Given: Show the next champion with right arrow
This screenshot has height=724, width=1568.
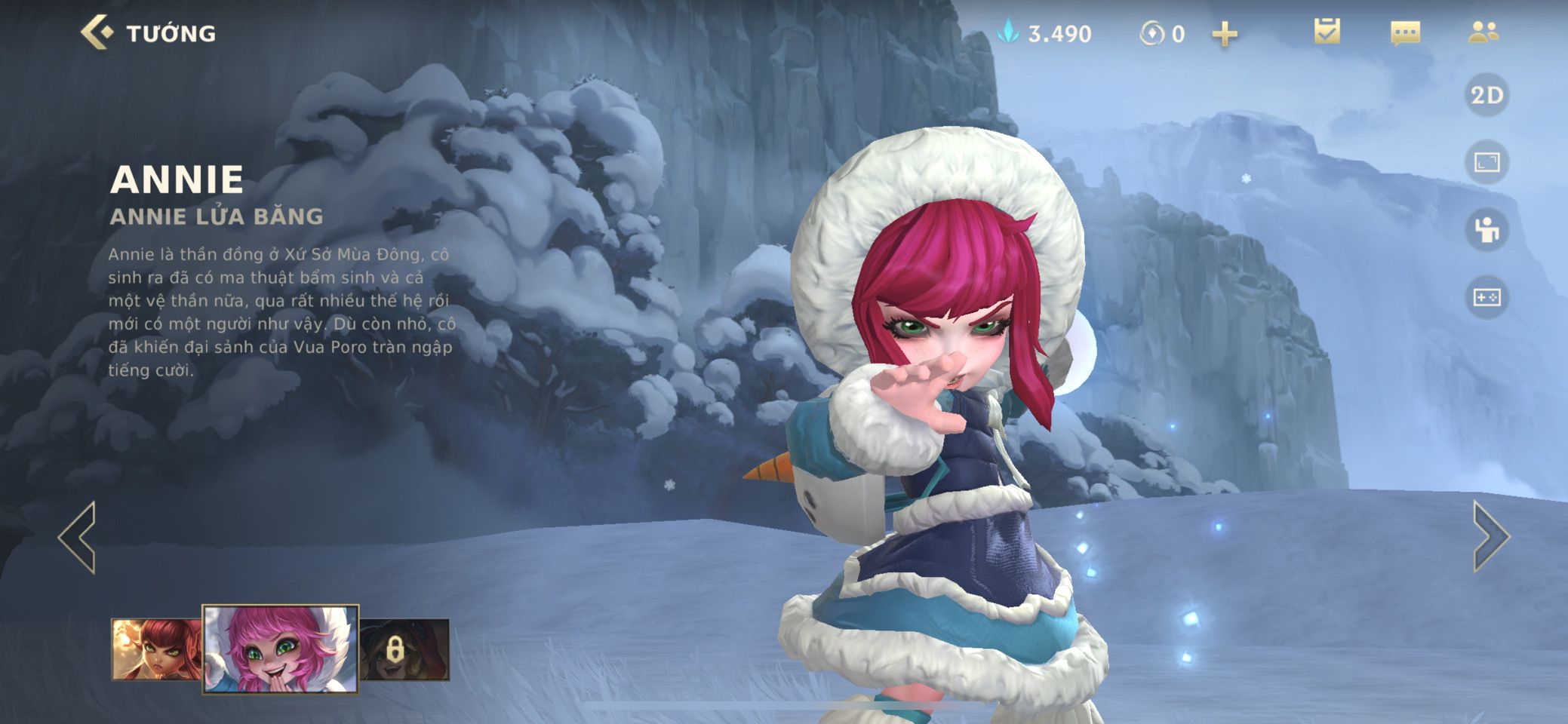Looking at the screenshot, I should 1490,537.
